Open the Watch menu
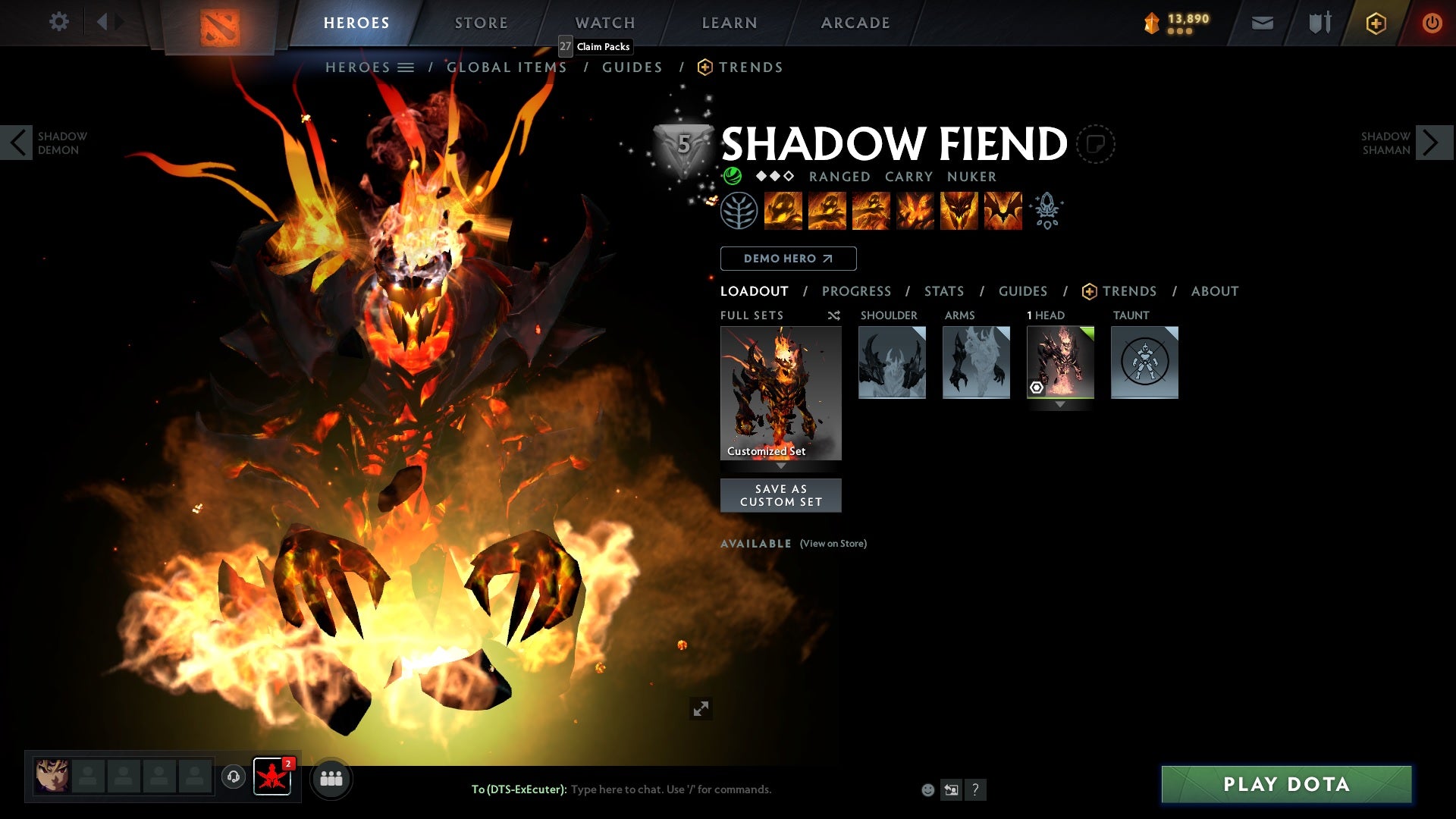This screenshot has height=819, width=1456. click(x=604, y=23)
